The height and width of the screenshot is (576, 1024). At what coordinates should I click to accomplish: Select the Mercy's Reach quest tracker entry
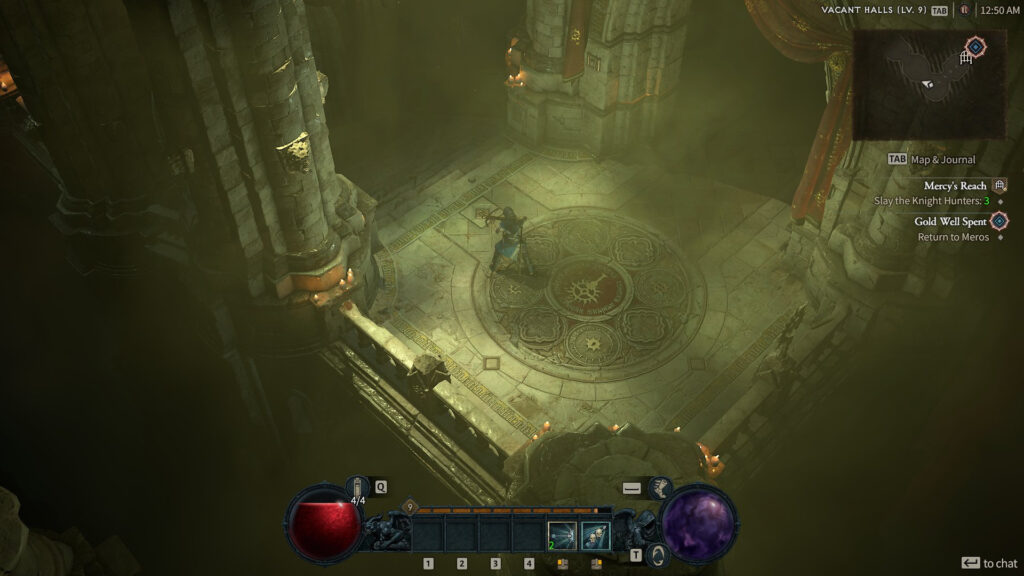(955, 185)
